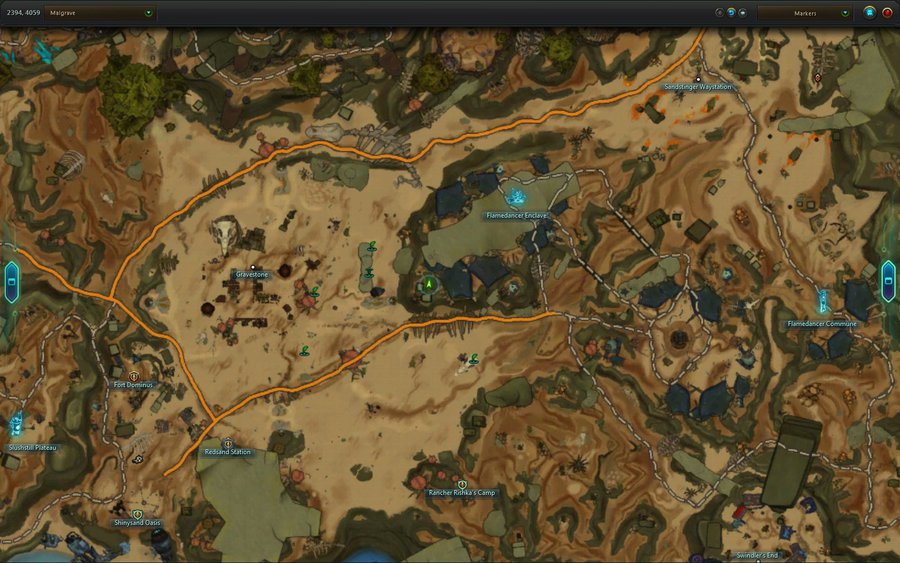The image size is (900, 563).
Task: Select the Shinysand Oasis marker icon
Action: click(x=137, y=514)
